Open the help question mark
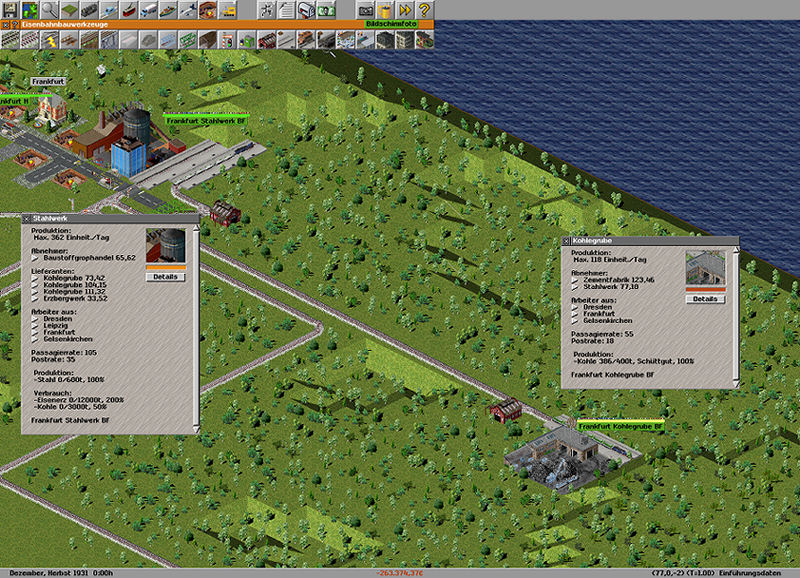Viewport: 800px width, 578px height. pyautogui.click(x=424, y=9)
